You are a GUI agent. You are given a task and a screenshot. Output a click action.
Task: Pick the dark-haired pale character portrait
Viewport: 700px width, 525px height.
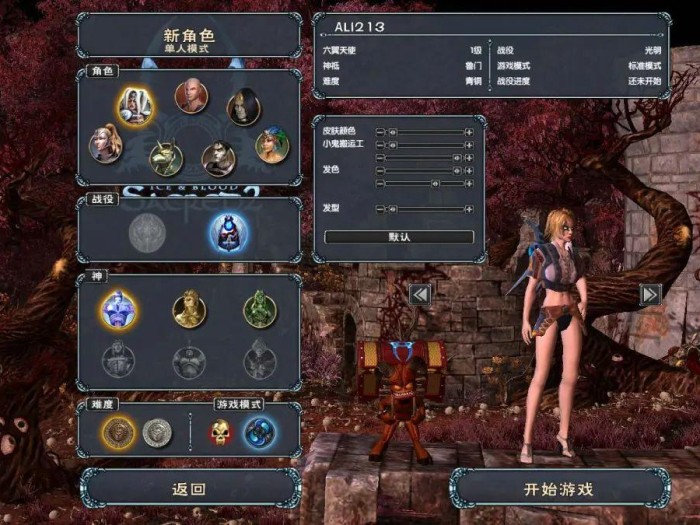(x=243, y=106)
